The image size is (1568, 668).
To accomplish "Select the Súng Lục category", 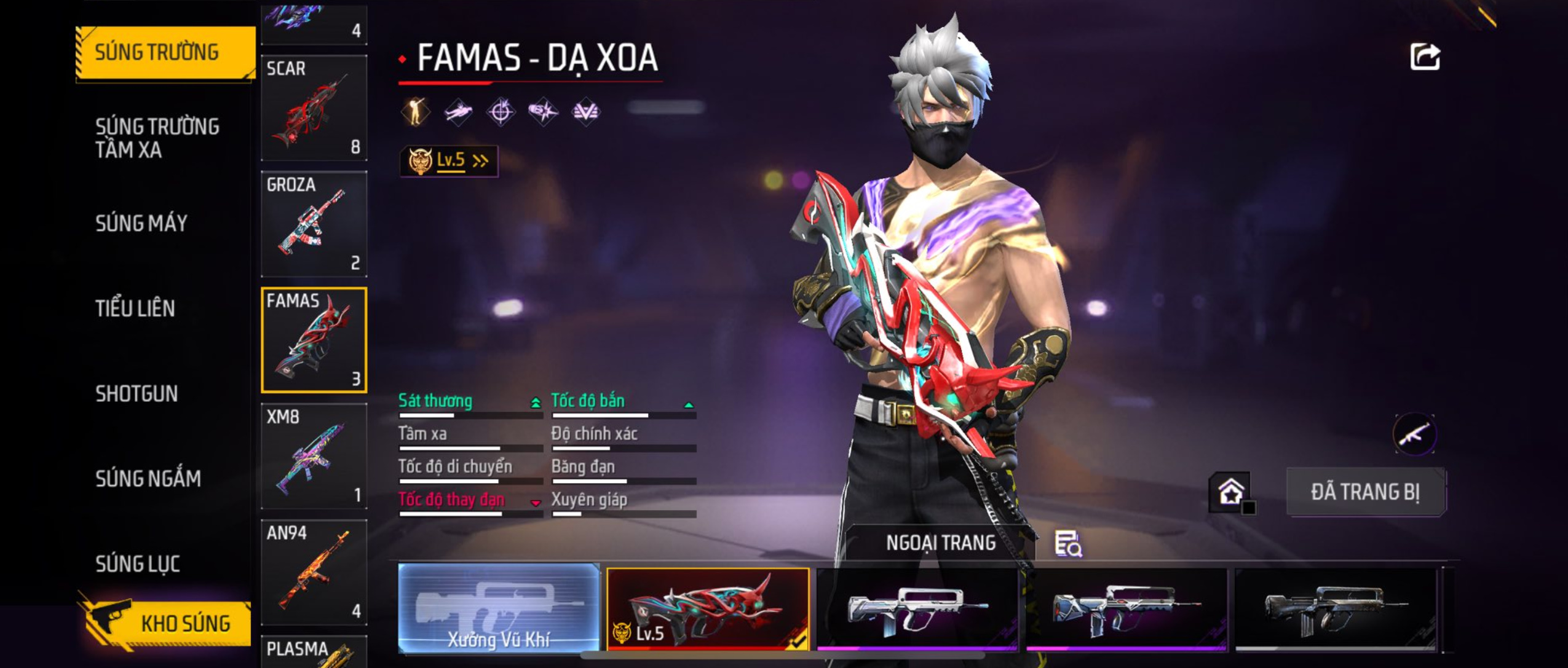I will click(138, 564).
